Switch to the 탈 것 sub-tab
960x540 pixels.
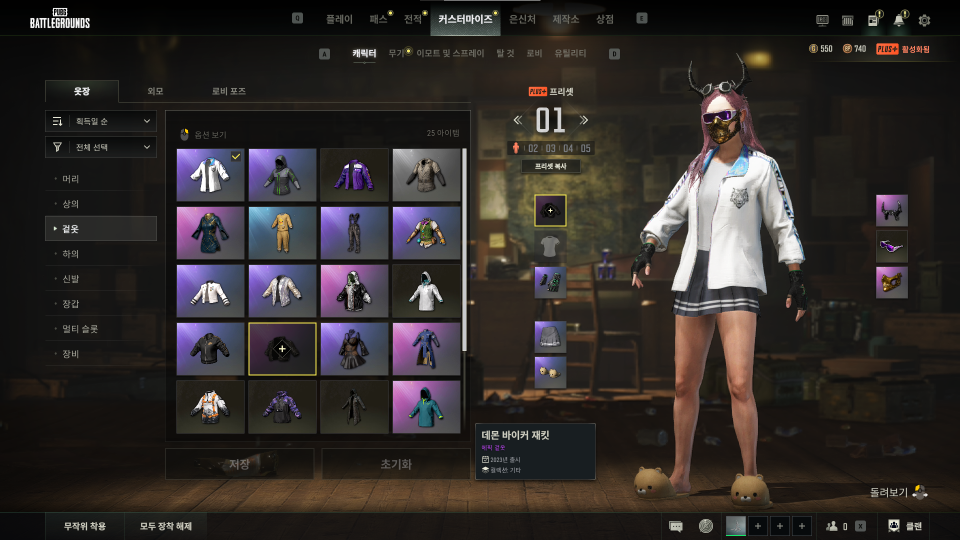(505, 53)
